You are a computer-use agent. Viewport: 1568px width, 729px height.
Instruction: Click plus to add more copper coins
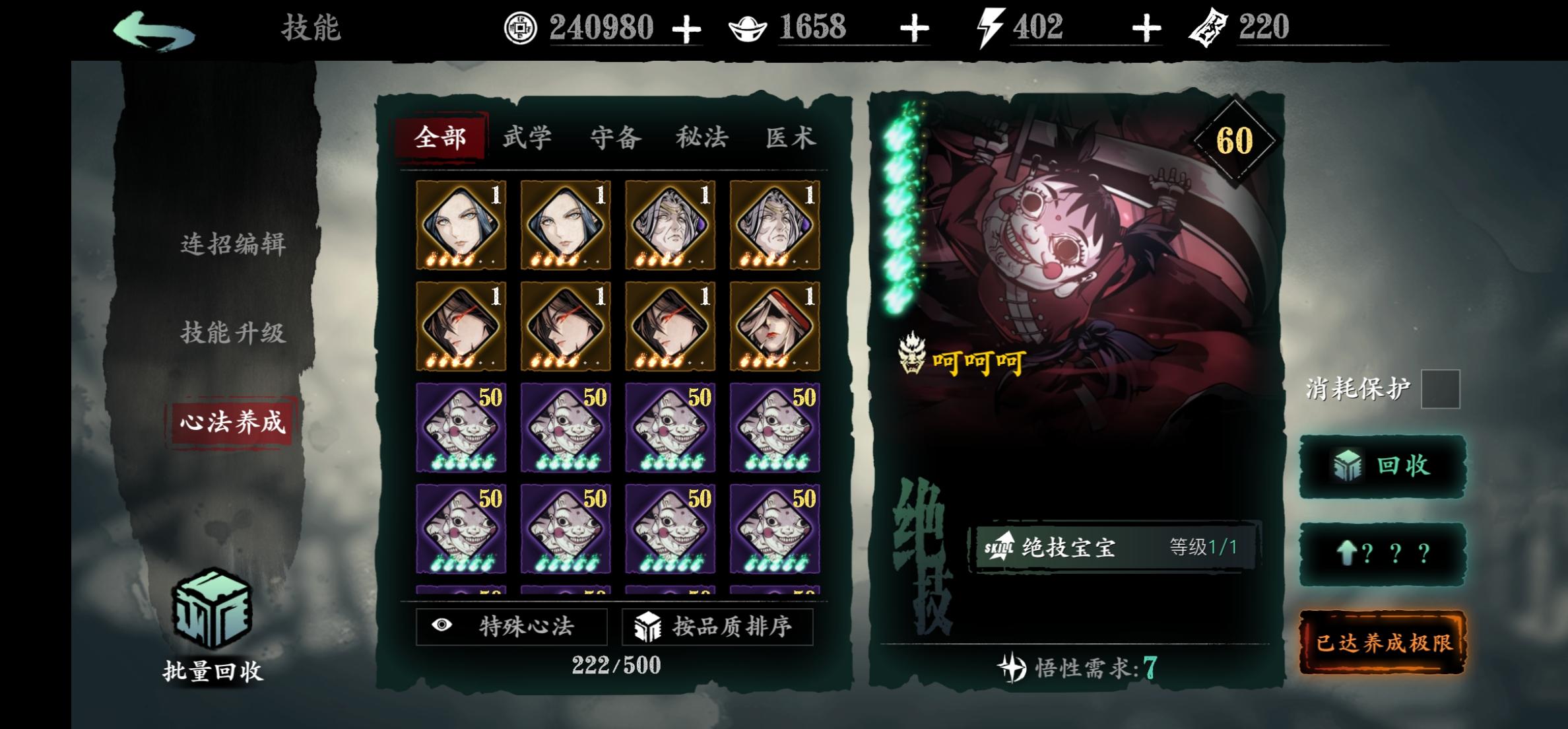click(686, 28)
